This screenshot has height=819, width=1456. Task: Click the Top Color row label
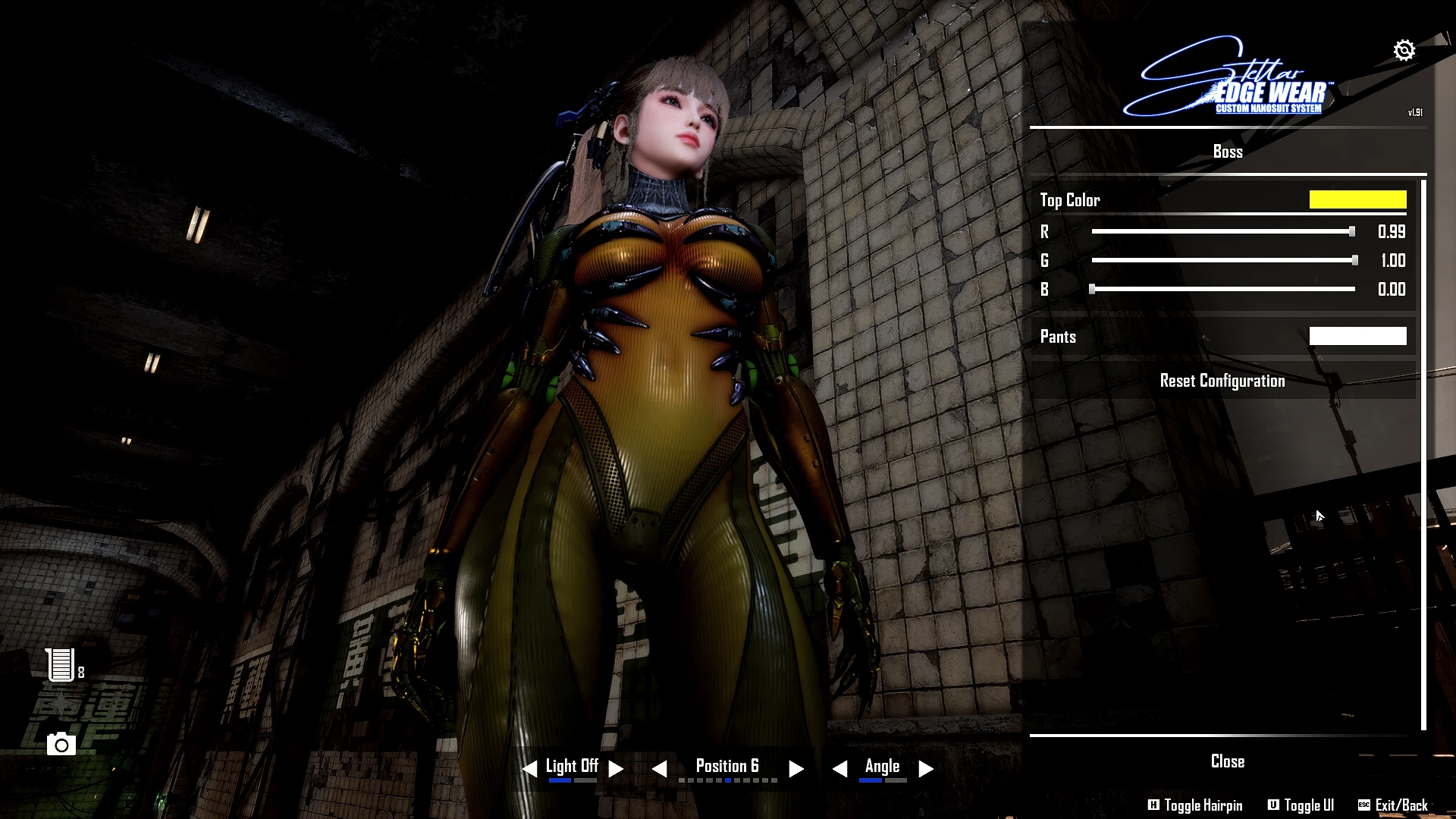(x=1069, y=200)
